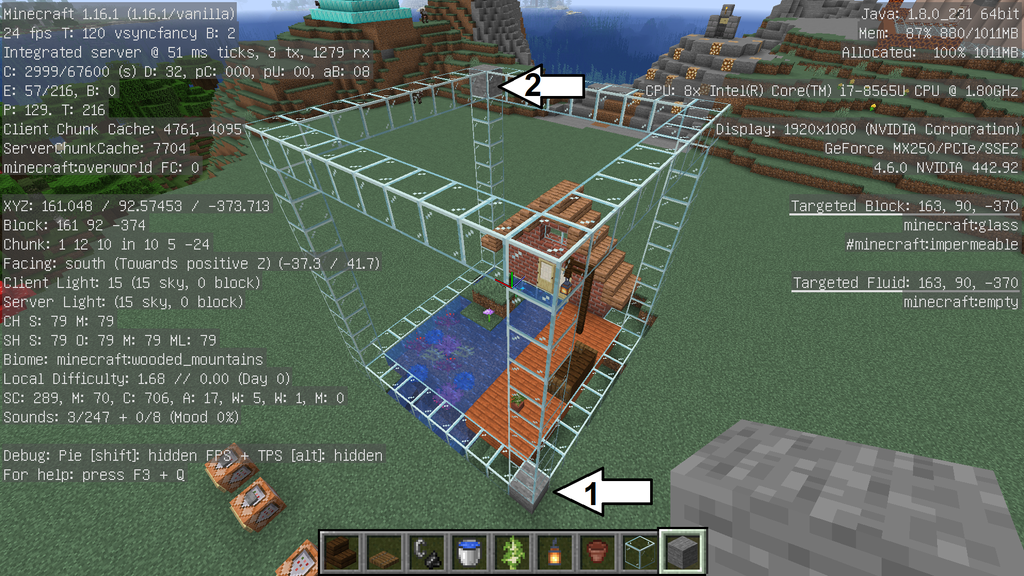
Task: Select the wooden stairs hotbar slot
Action: [340, 552]
